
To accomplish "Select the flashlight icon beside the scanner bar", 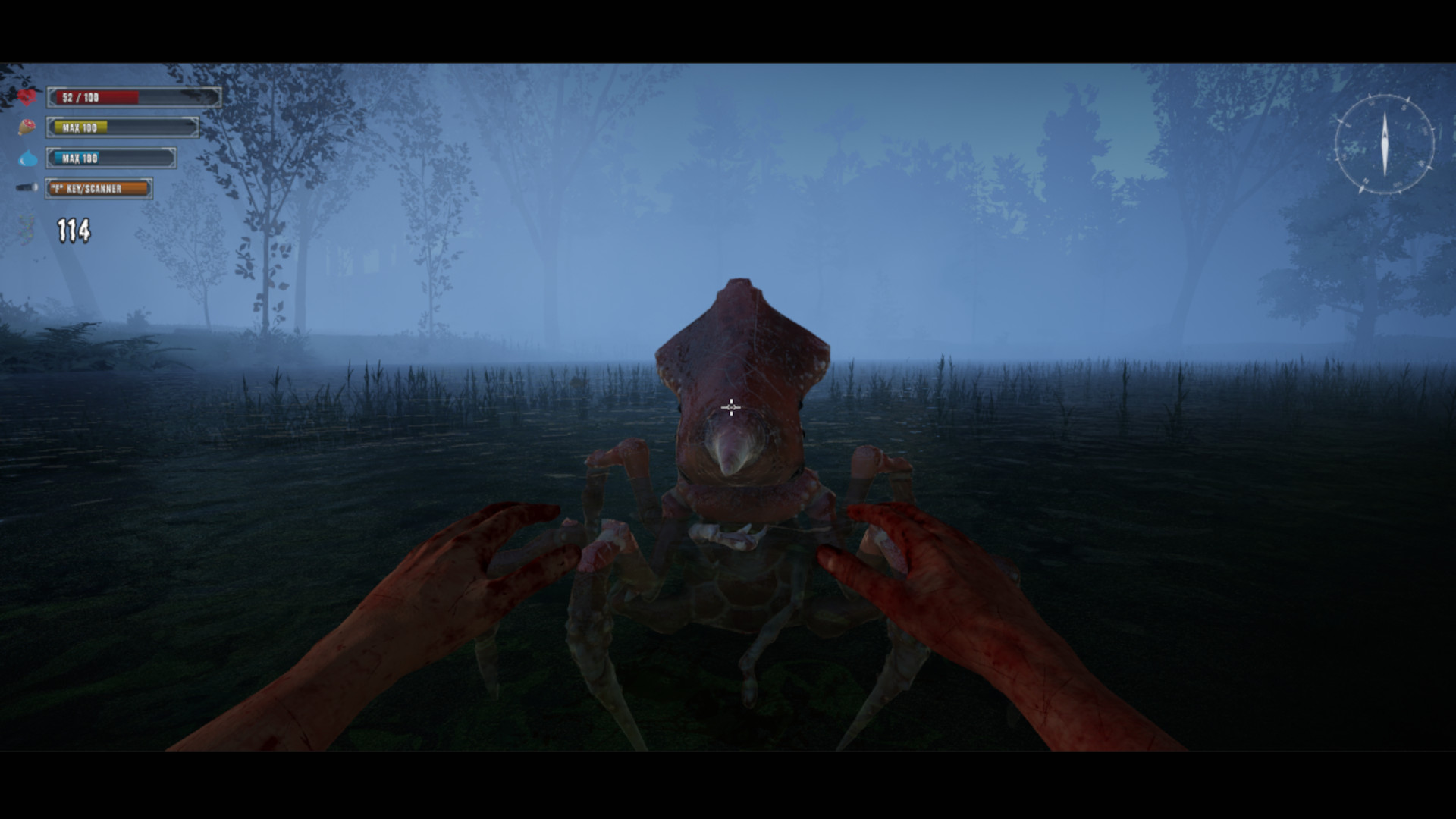I will (x=27, y=187).
